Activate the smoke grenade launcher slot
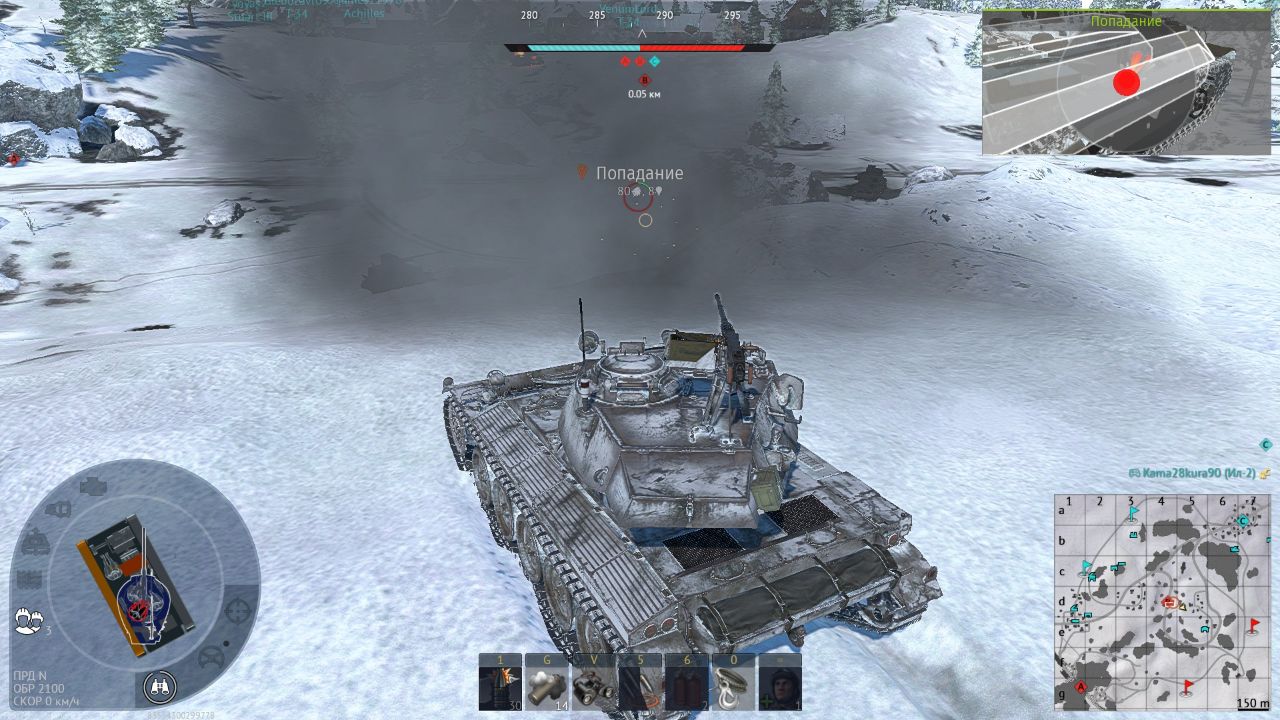The height and width of the screenshot is (720, 1280). pos(546,687)
